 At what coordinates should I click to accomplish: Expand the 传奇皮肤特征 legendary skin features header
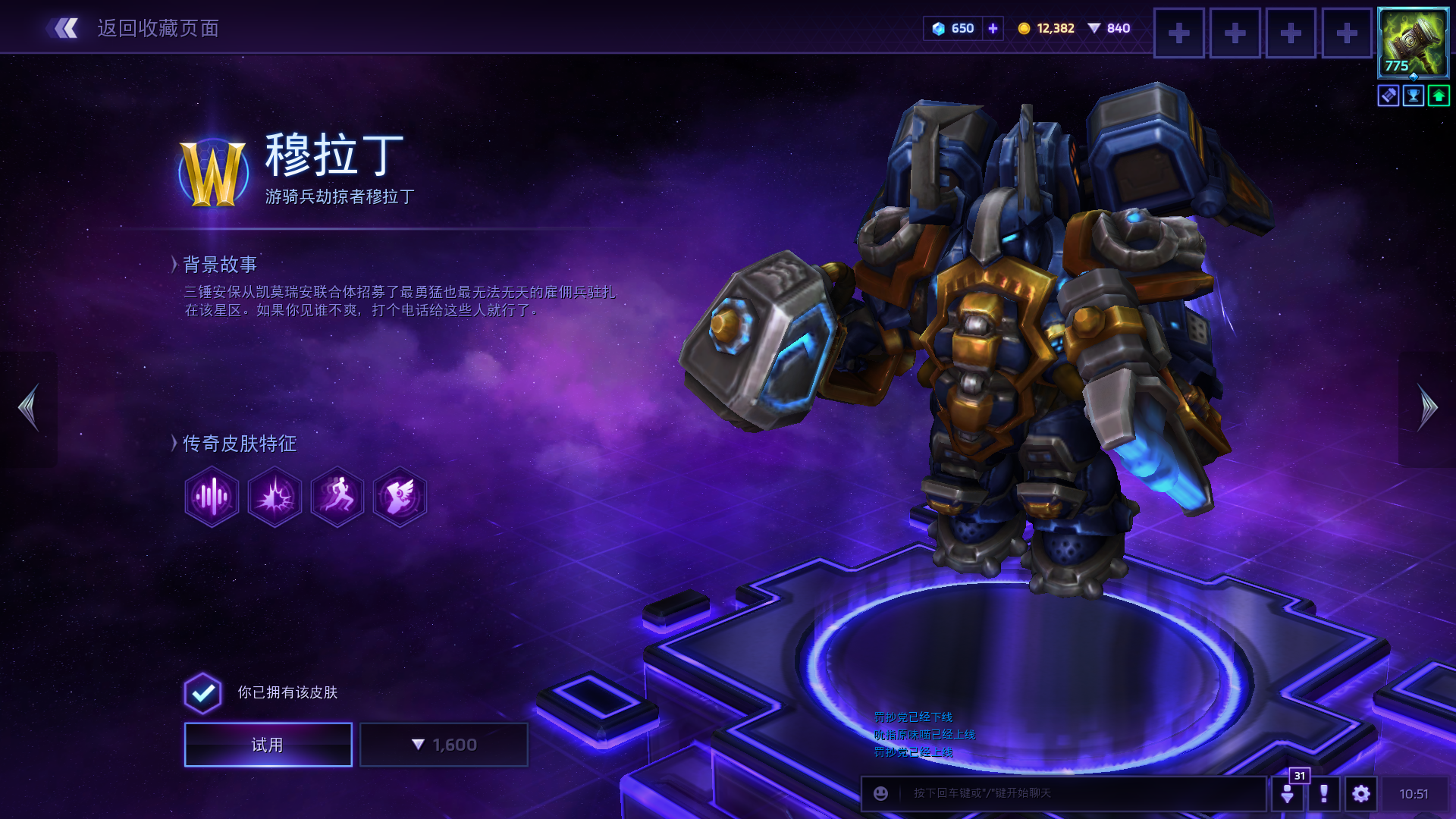tap(238, 444)
